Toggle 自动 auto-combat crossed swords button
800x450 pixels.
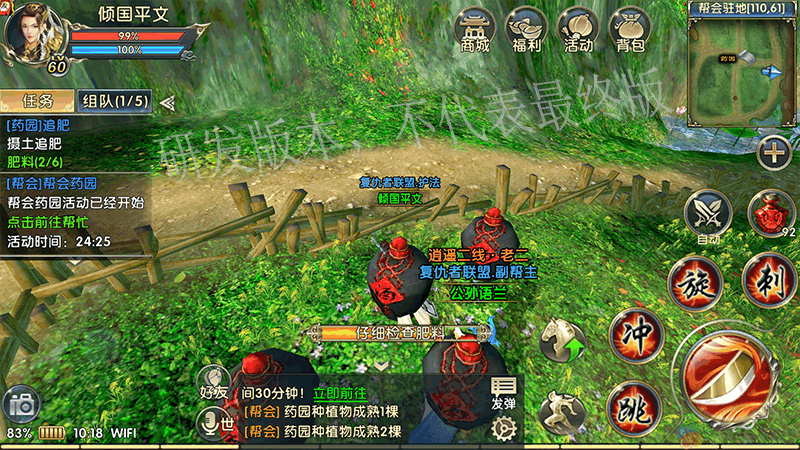coord(708,213)
